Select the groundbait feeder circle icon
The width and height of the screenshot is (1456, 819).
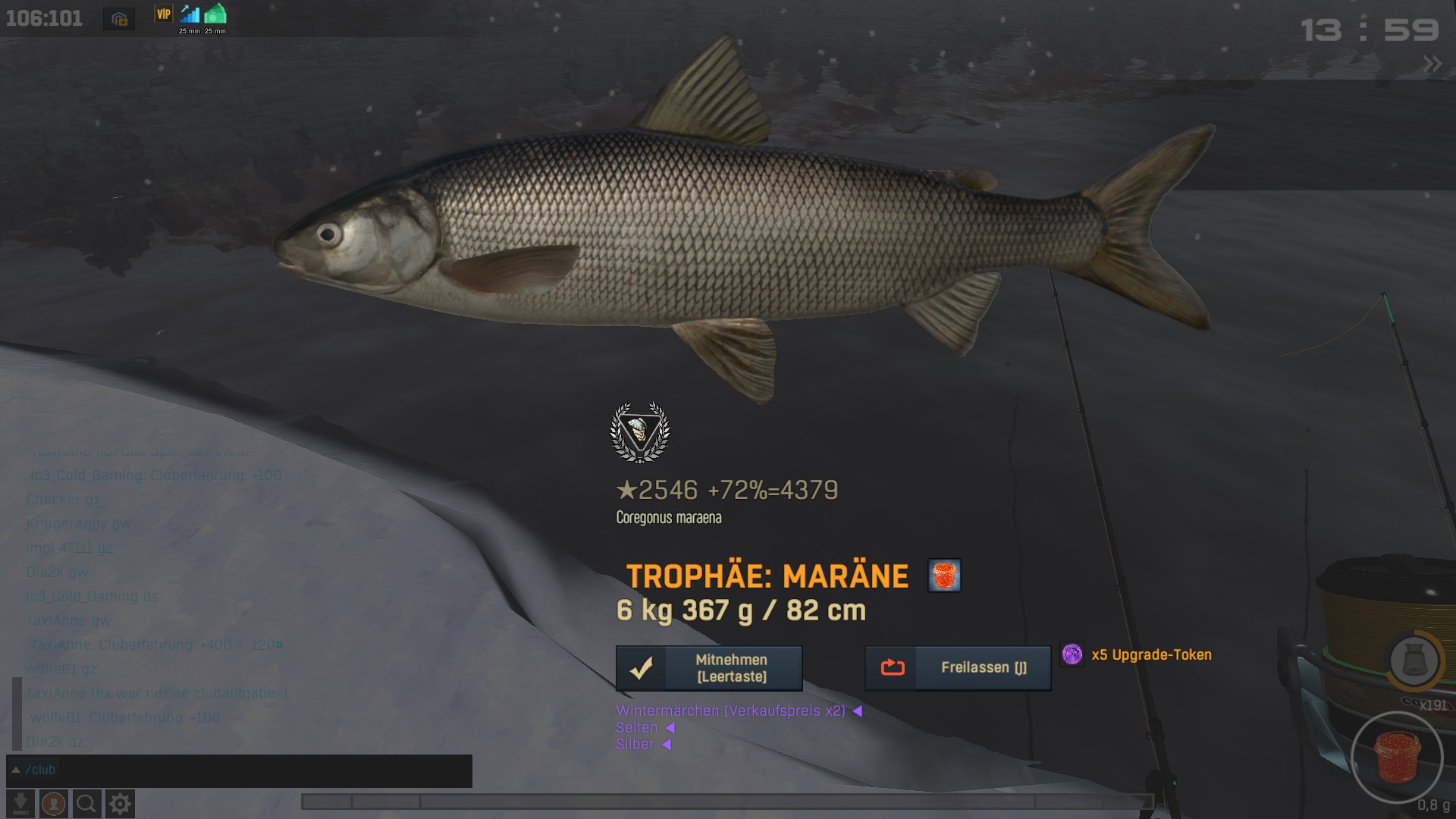pos(1414,661)
